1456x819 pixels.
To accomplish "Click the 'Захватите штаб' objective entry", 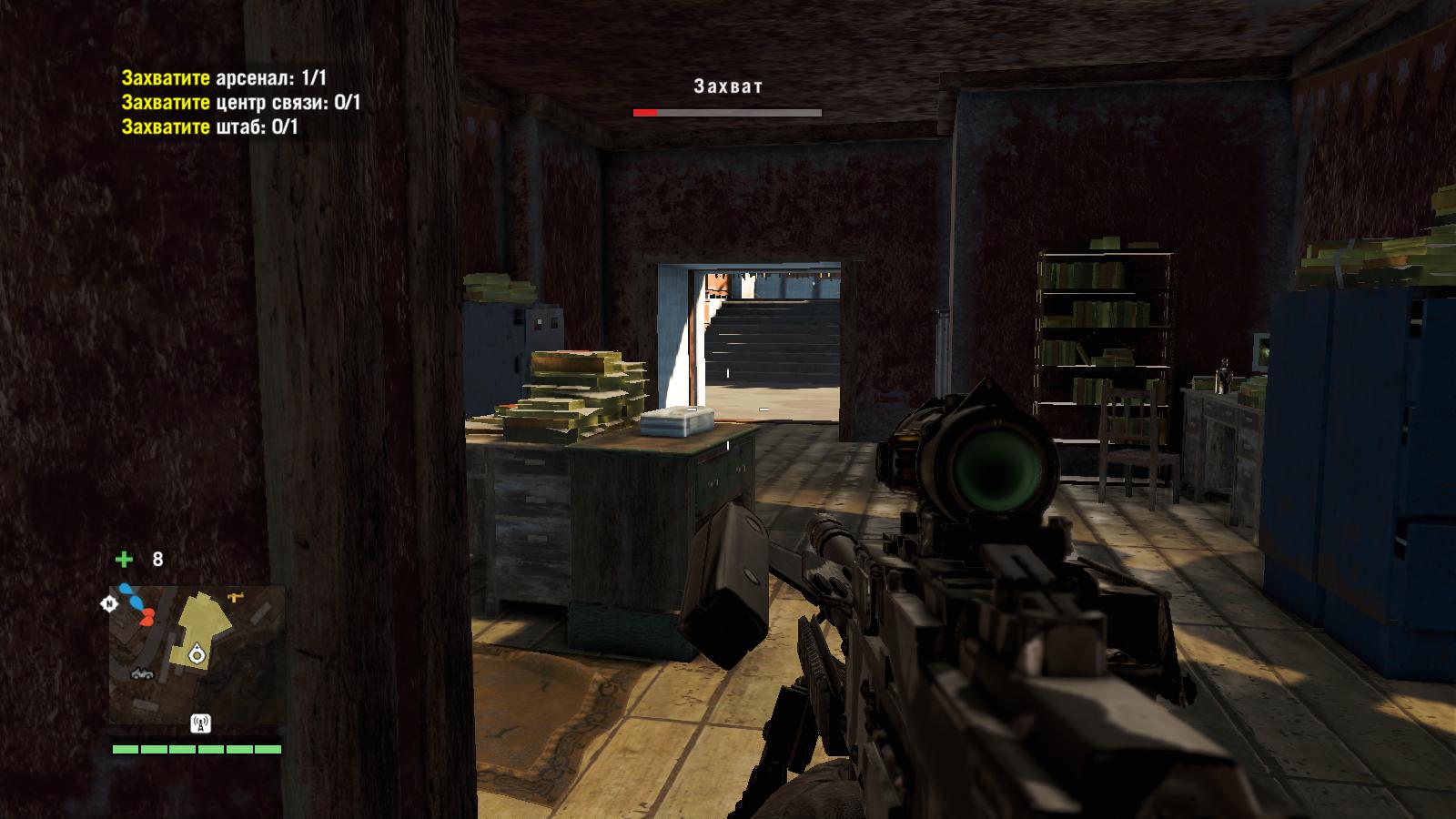I will [x=209, y=127].
